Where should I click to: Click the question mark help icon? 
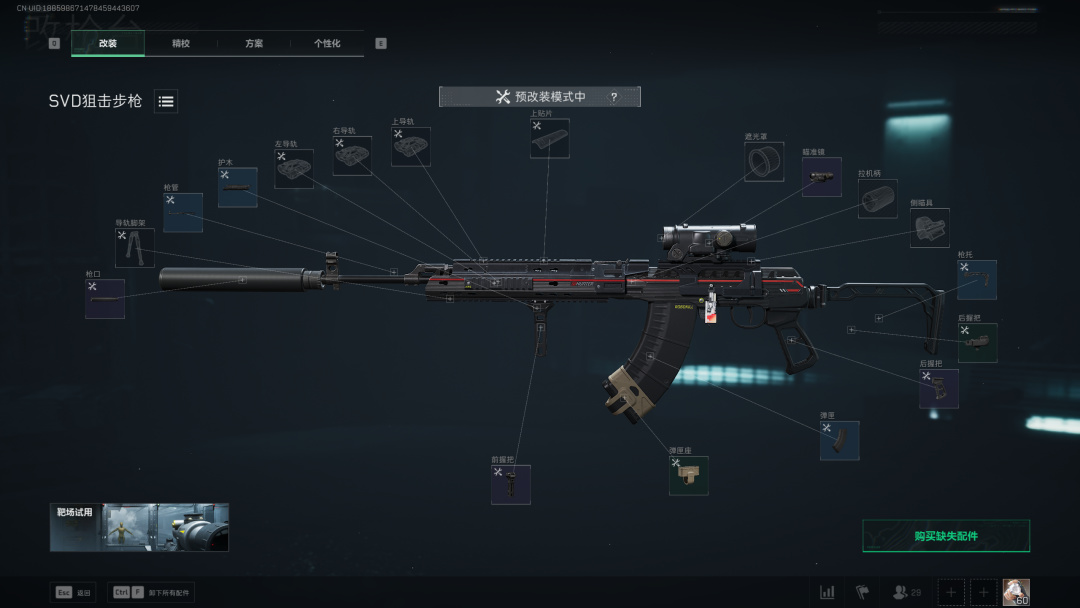click(x=614, y=97)
